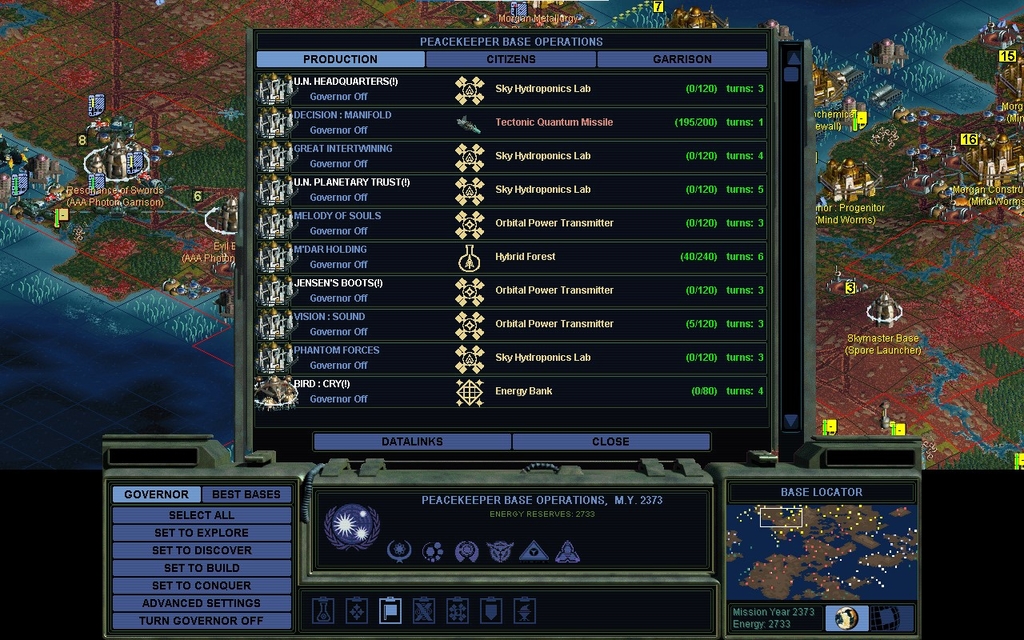Activate the Governor tab
This screenshot has height=640, width=1024.
pyautogui.click(x=156, y=494)
